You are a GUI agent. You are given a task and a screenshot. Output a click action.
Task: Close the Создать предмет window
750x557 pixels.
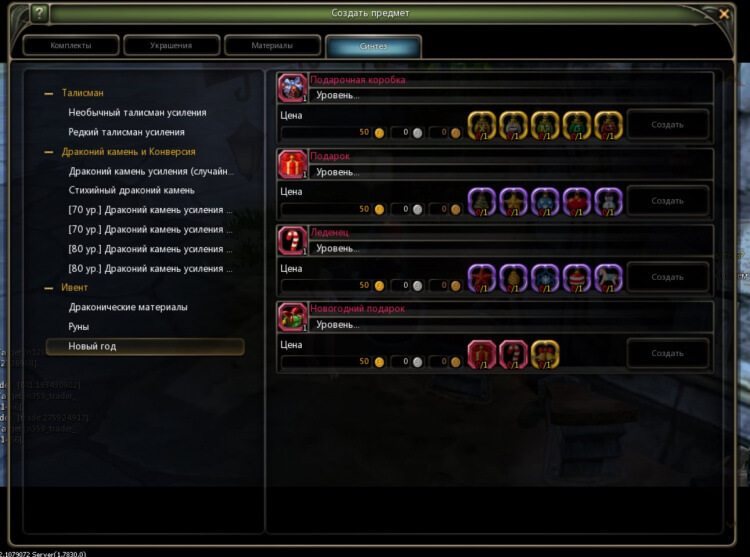pyautogui.click(x=724, y=14)
